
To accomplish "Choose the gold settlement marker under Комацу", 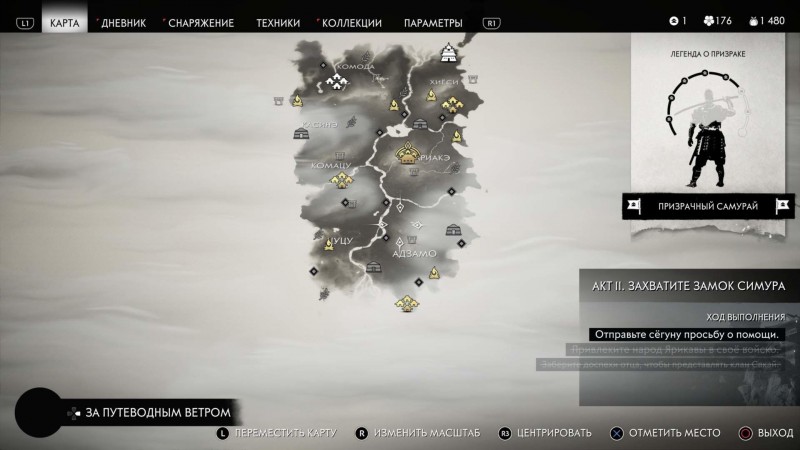I will (x=343, y=180).
